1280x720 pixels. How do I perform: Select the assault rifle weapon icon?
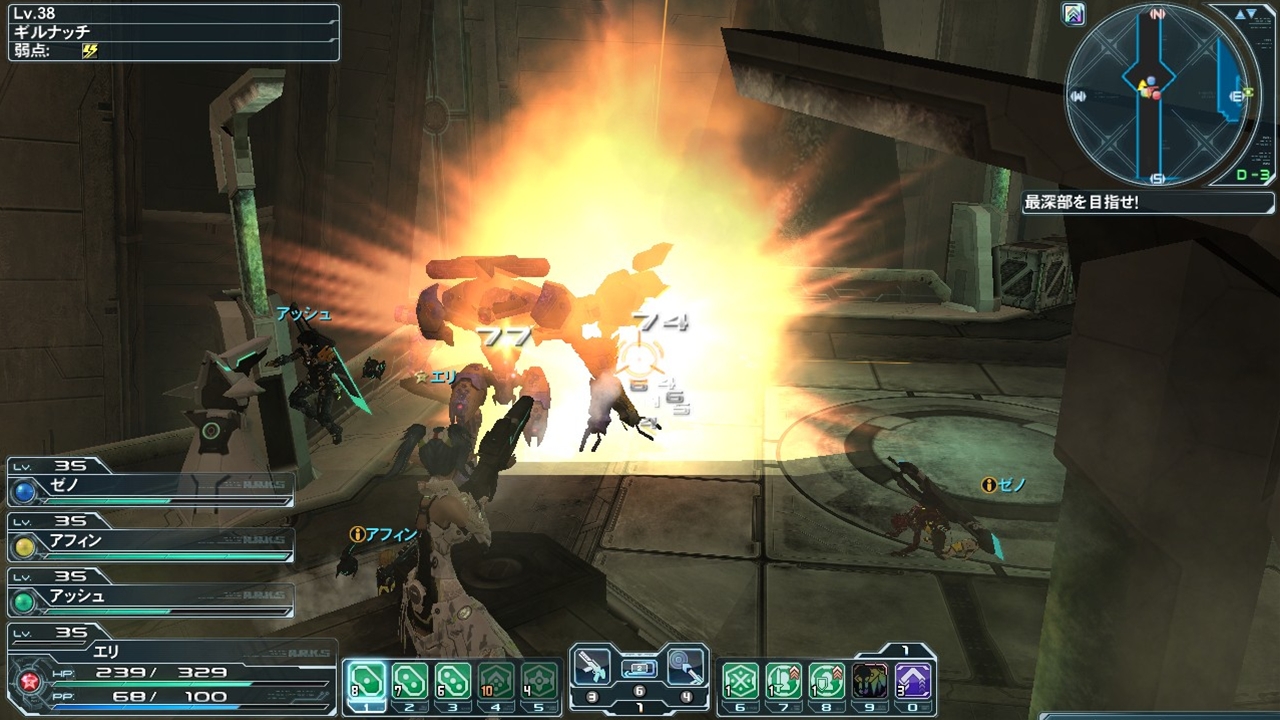point(591,665)
